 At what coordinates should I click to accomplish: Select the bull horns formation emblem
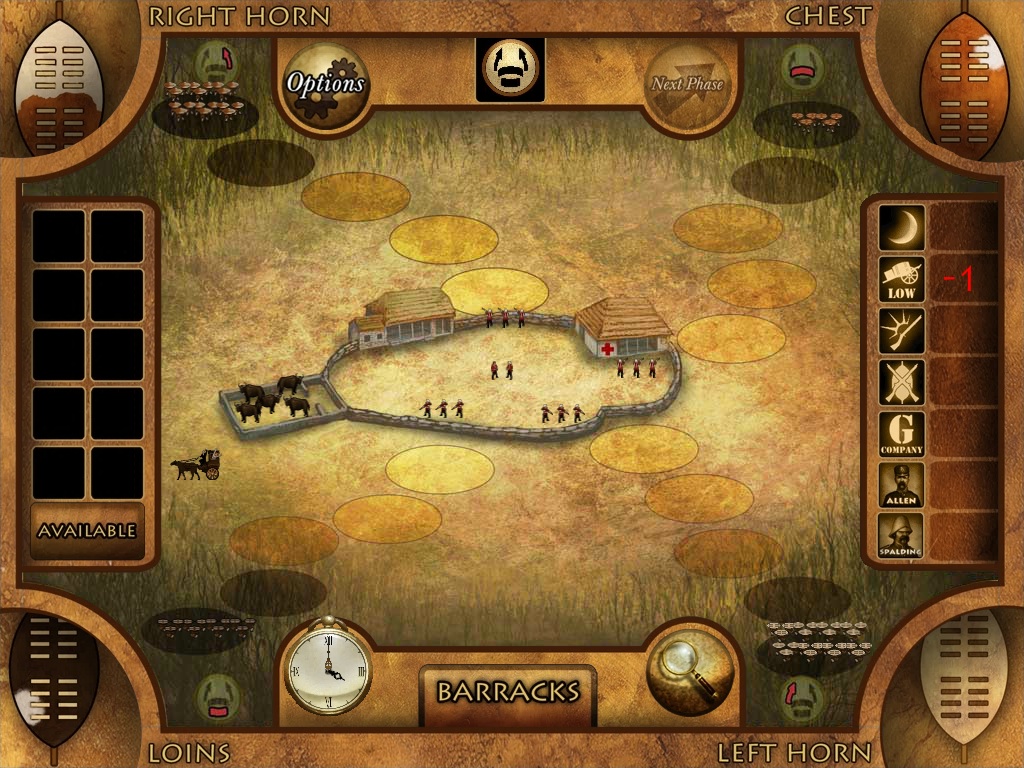510,68
